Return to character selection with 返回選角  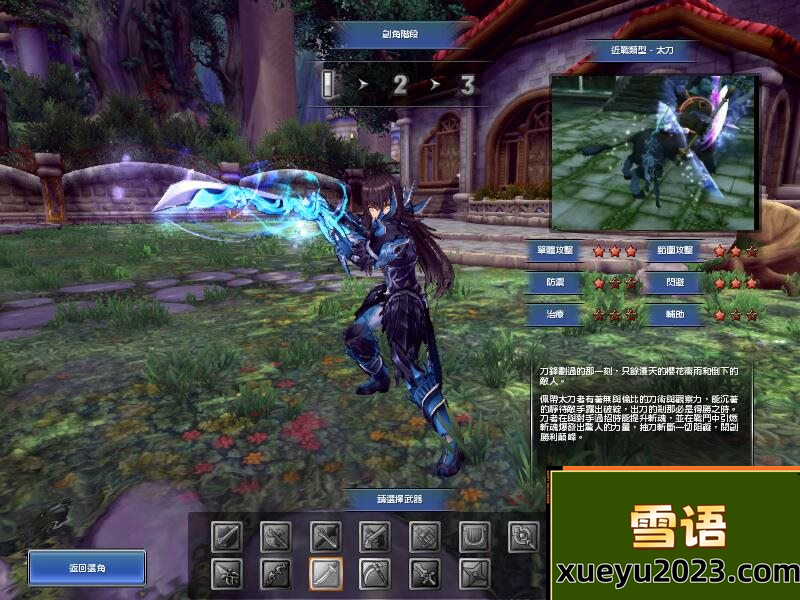(x=87, y=568)
